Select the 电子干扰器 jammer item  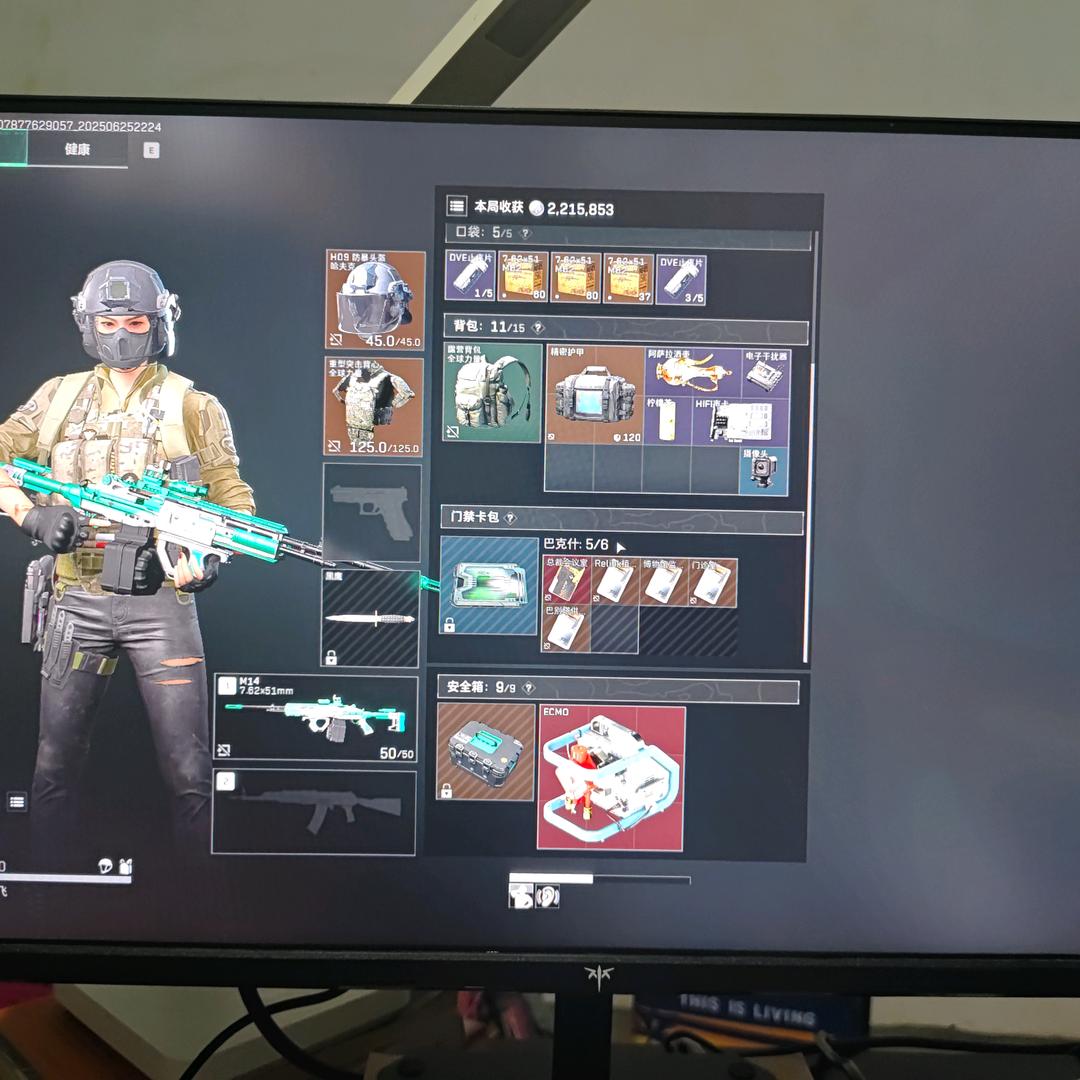click(766, 371)
